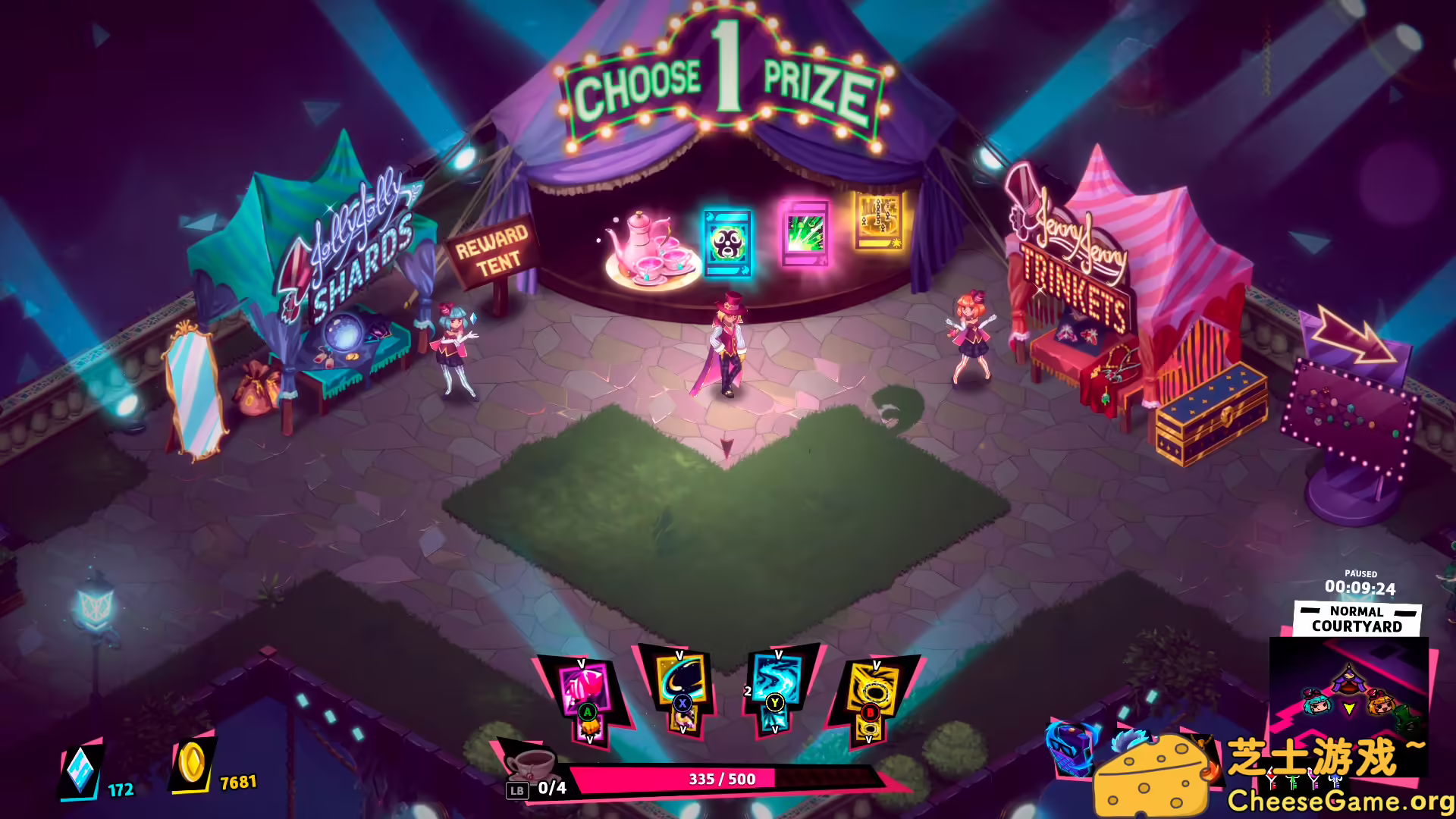1456x819 pixels.
Task: Select the fist sub-card beneath the A ability
Action: pyautogui.click(x=590, y=726)
